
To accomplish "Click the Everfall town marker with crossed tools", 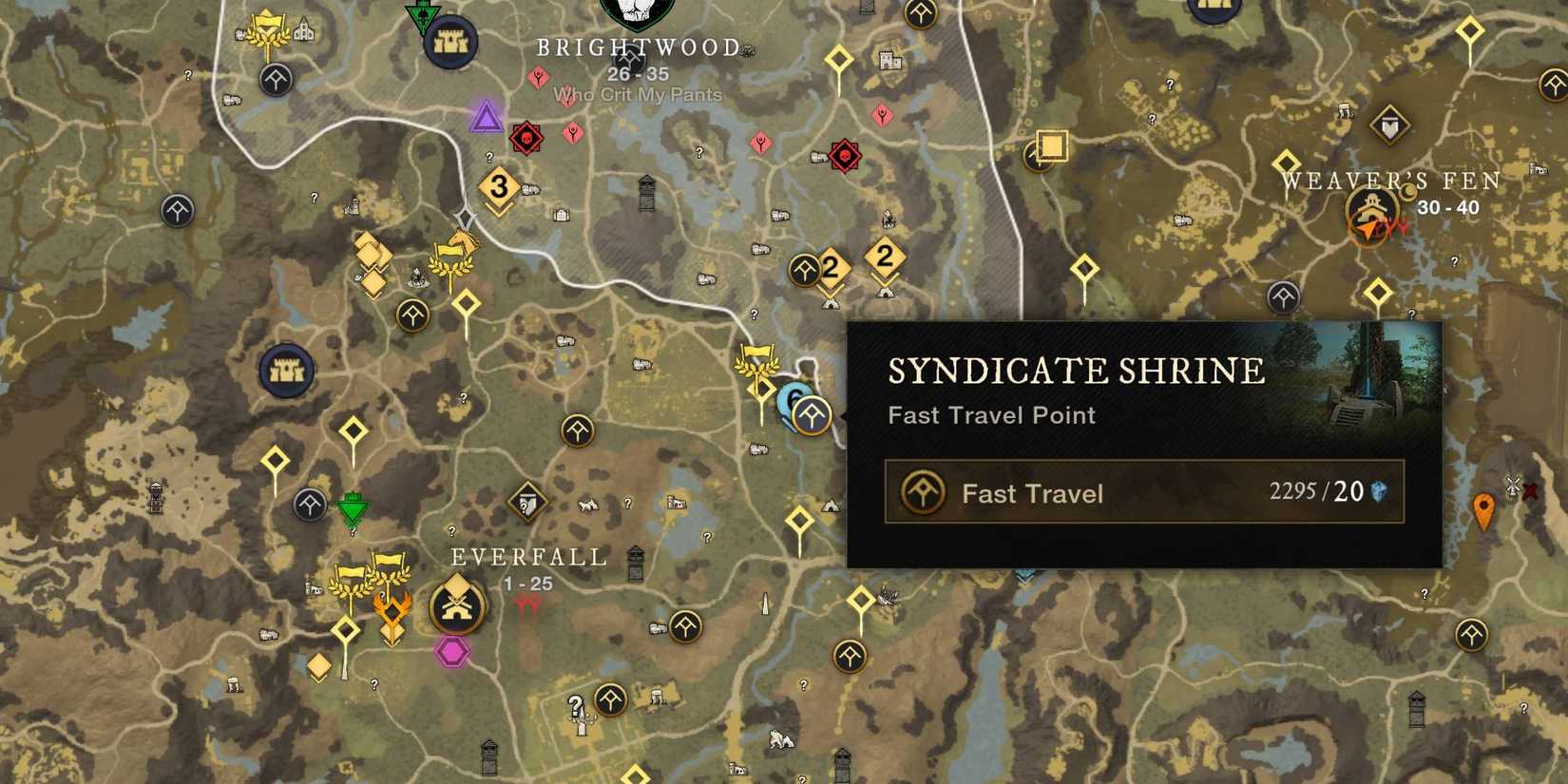I will [457, 606].
